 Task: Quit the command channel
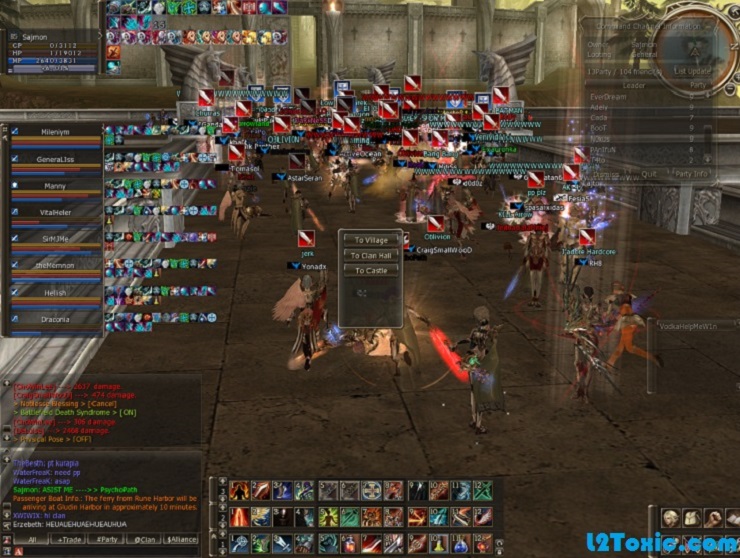pos(649,173)
